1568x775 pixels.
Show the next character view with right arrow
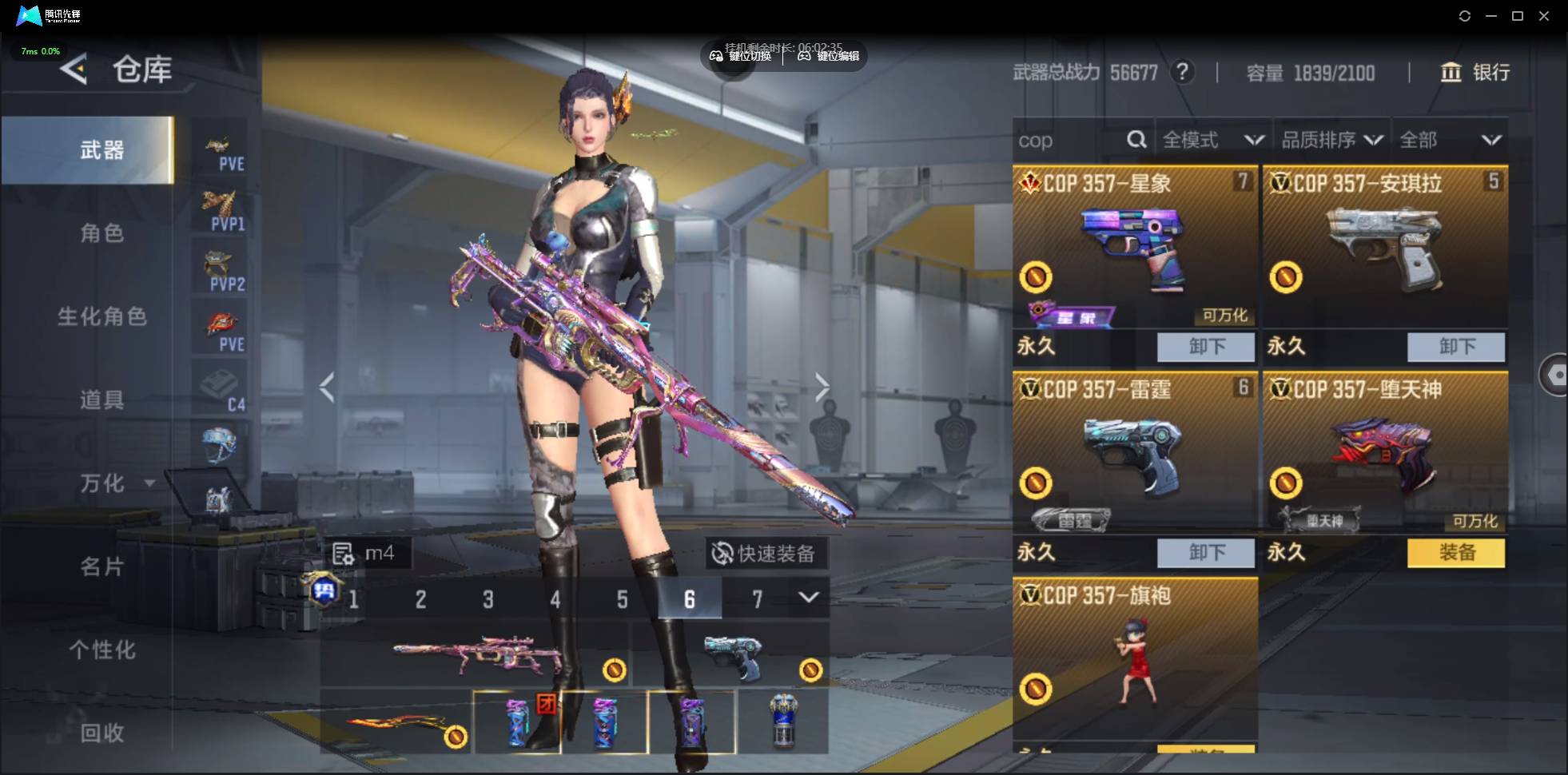tap(822, 387)
